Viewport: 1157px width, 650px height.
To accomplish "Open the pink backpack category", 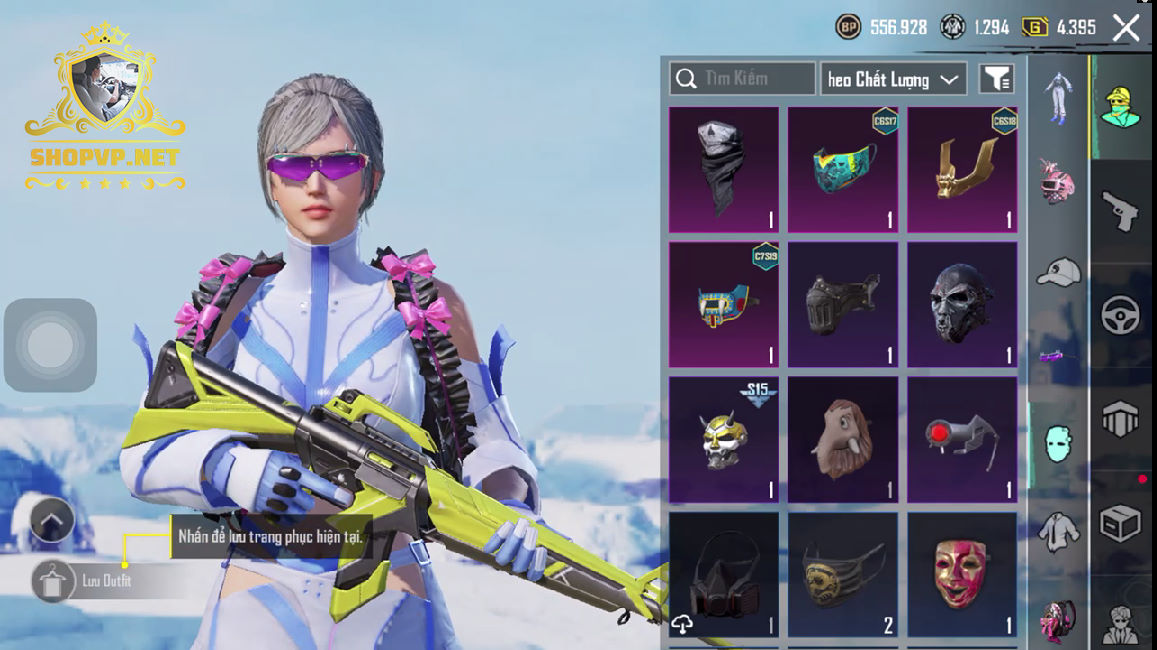I will click(x=1058, y=620).
